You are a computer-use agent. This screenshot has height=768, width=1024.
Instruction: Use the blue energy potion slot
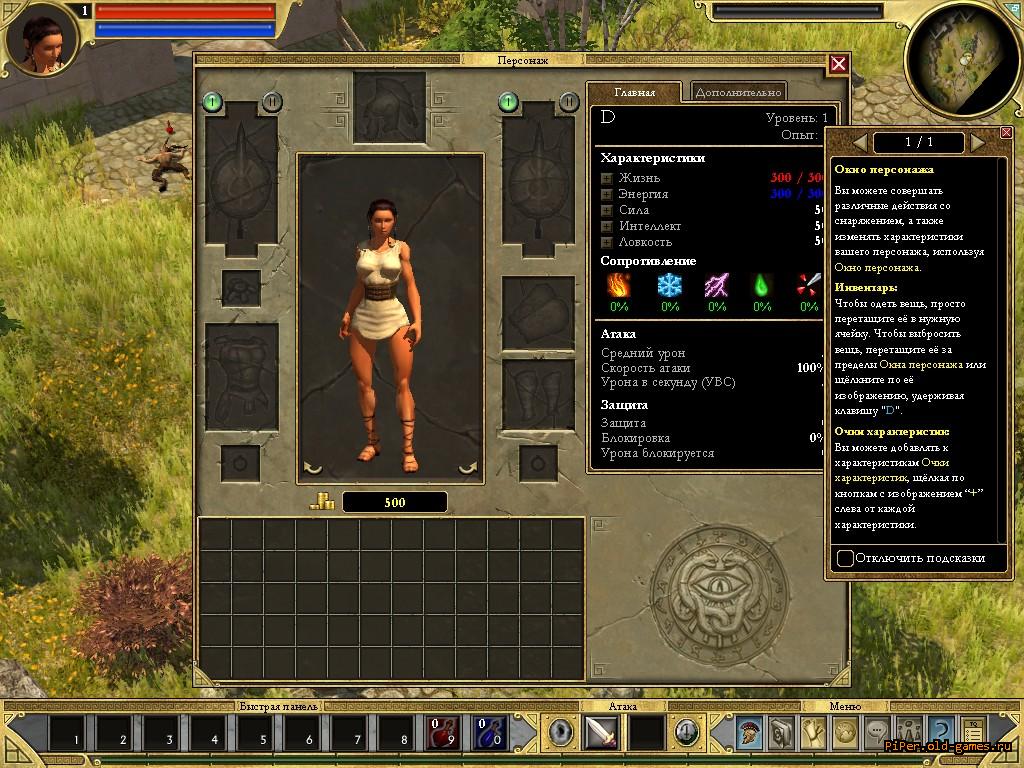tap(491, 733)
